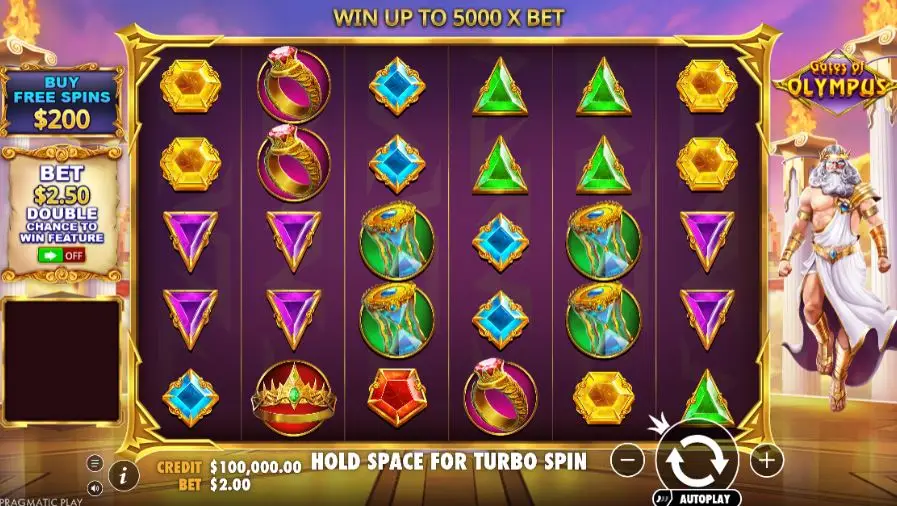
Task: Open the game info paytable
Action: [x=123, y=475]
